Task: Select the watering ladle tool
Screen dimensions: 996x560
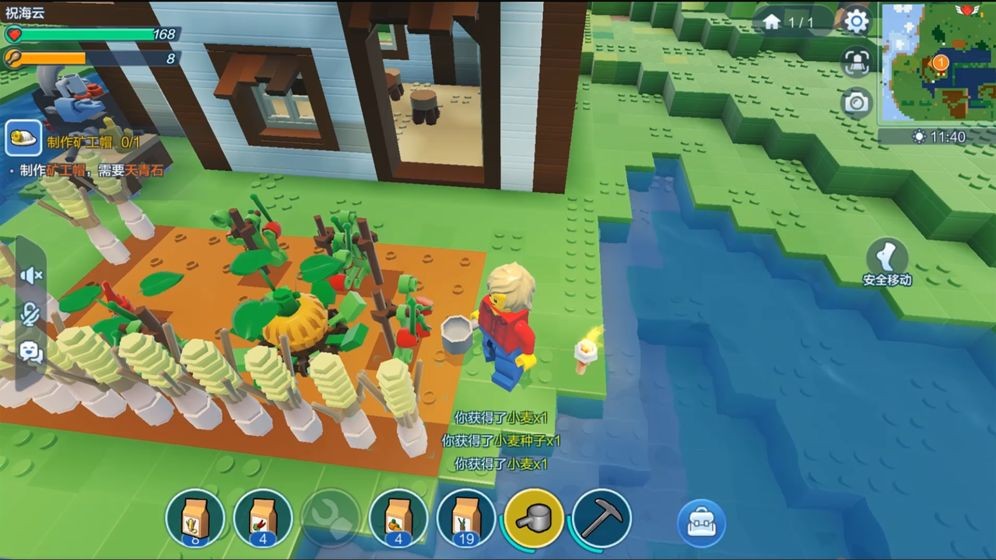Action: pyautogui.click(x=534, y=518)
